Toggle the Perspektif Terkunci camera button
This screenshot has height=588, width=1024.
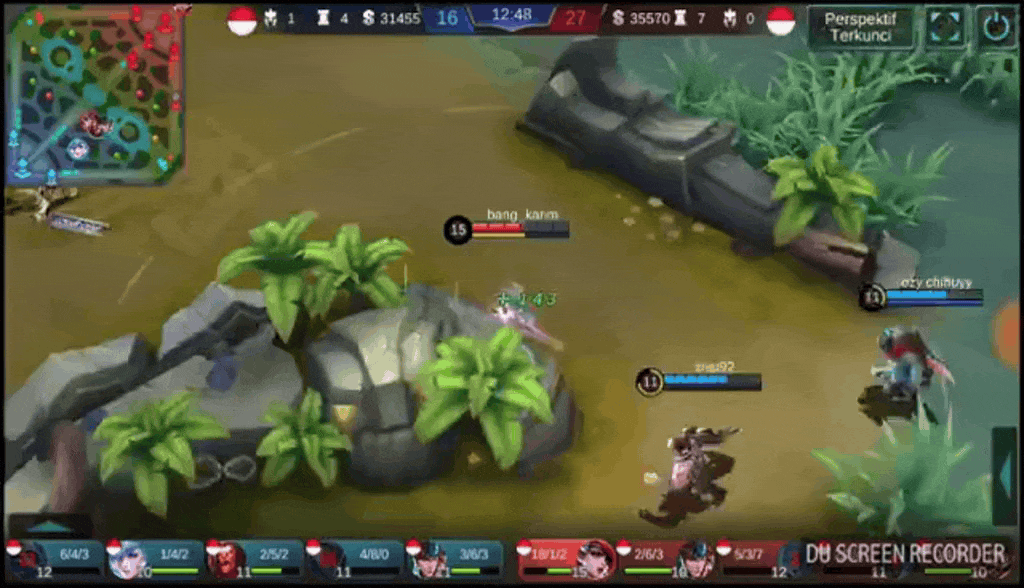860,27
